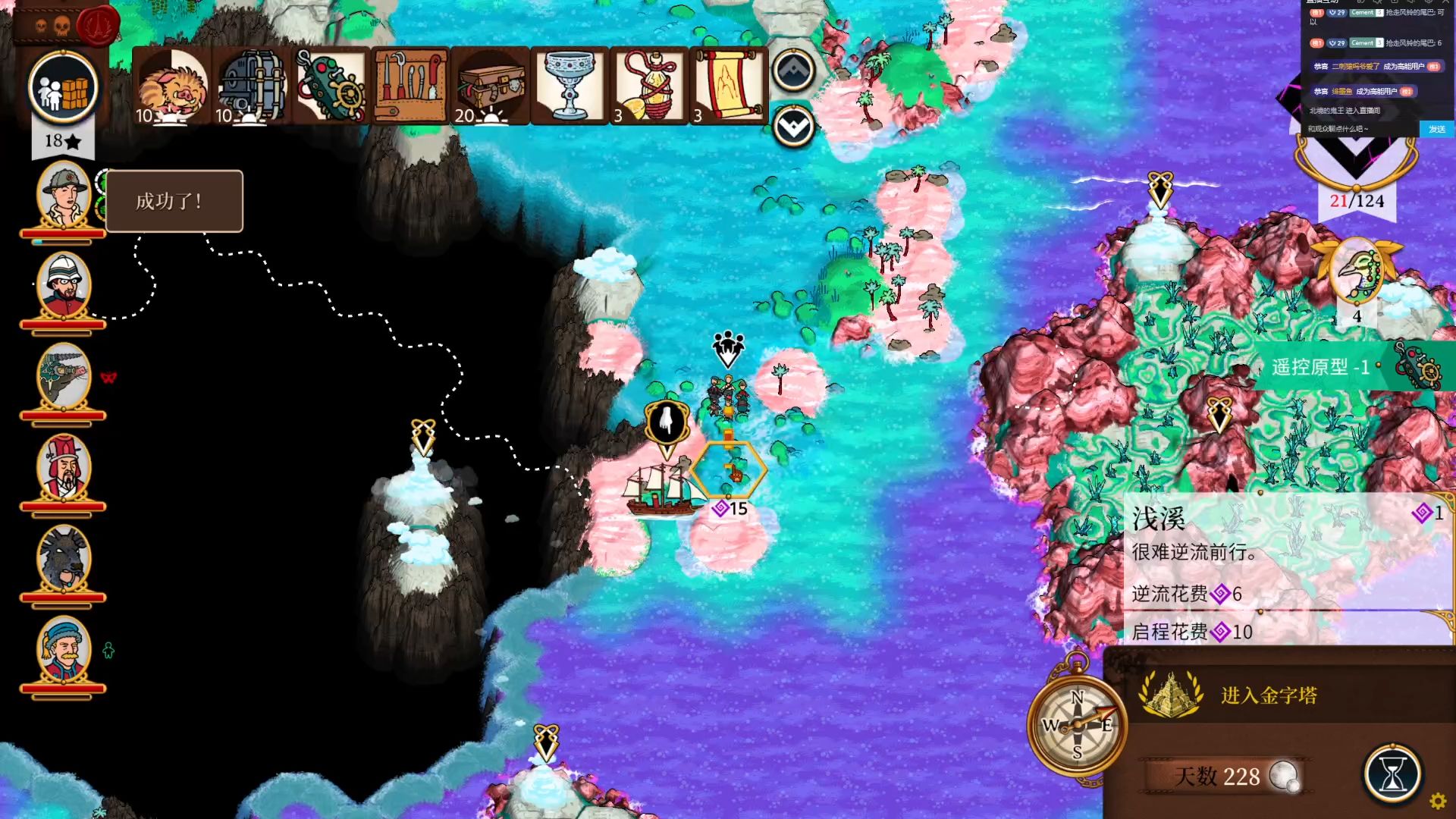Click the blue 发送 send button in chat overlay
The height and width of the screenshot is (819, 1456).
pyautogui.click(x=1436, y=129)
